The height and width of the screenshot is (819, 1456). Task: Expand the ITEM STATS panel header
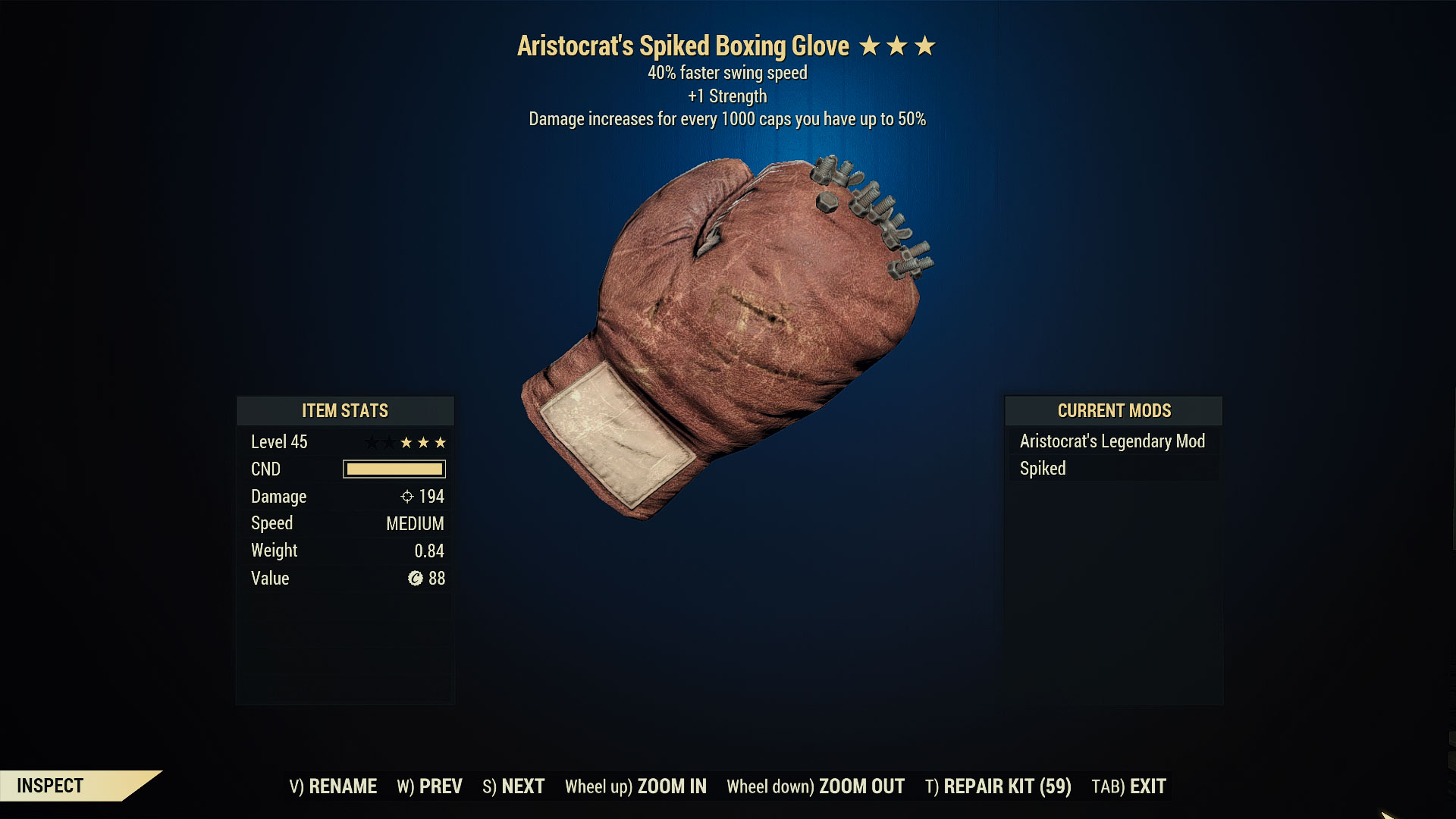[345, 411]
